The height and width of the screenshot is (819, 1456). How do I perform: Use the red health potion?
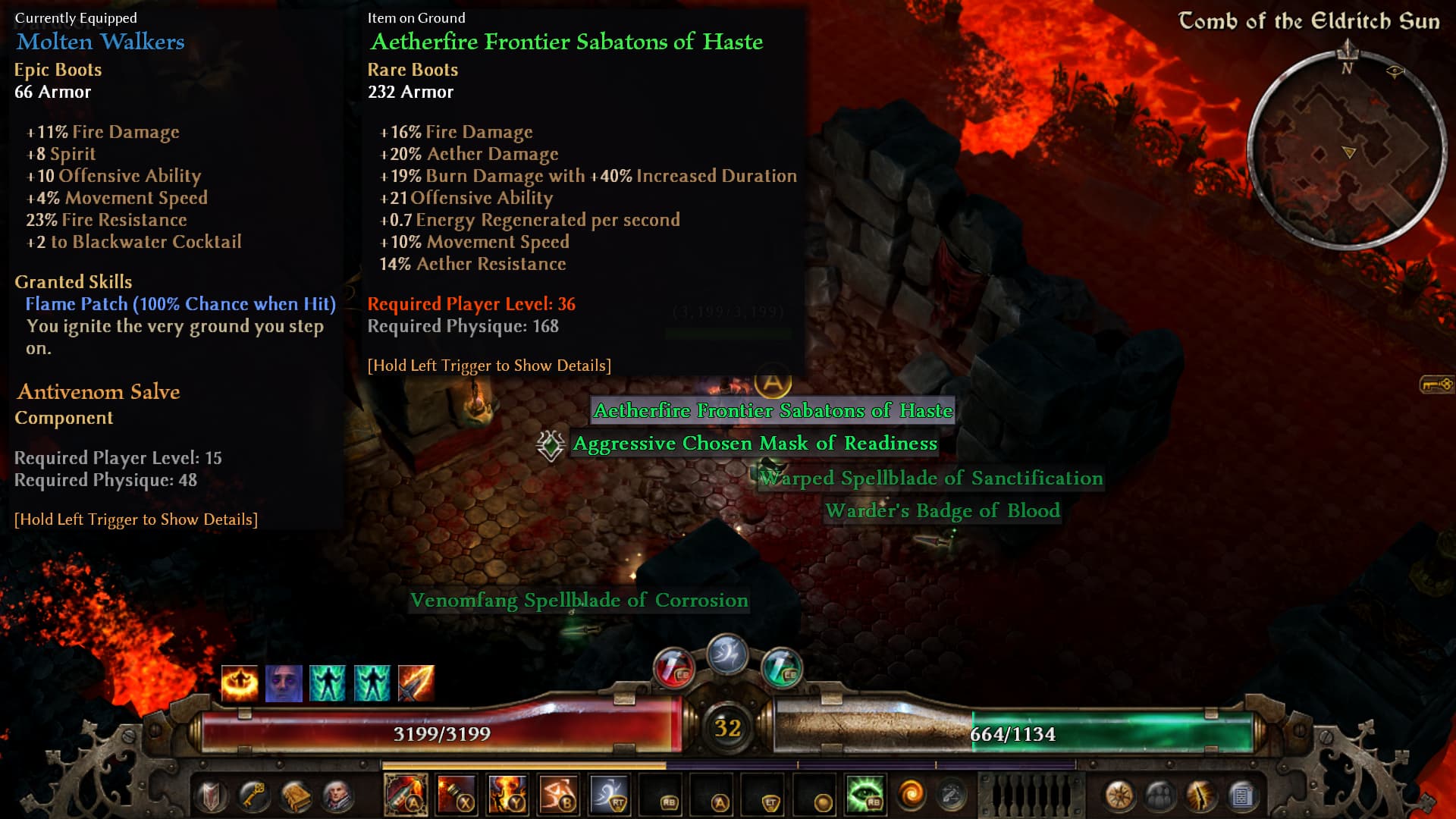coord(673,668)
